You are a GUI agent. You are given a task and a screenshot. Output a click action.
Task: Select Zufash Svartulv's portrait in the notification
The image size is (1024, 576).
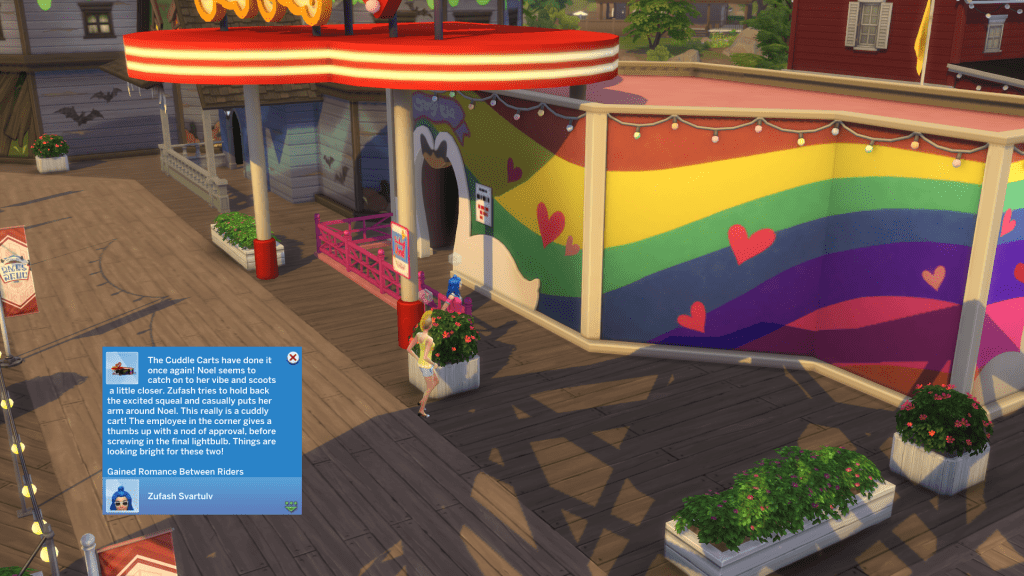point(123,497)
